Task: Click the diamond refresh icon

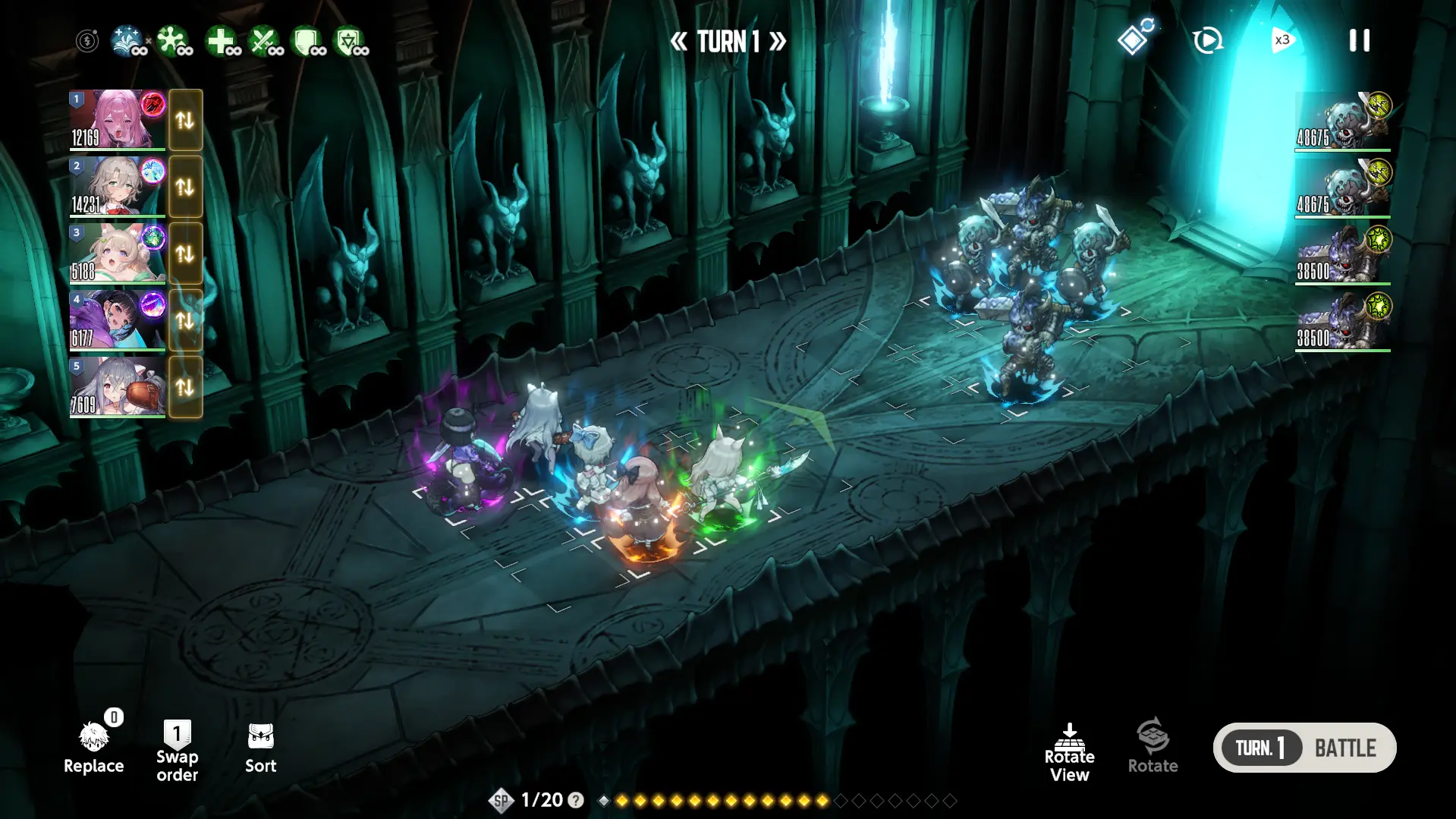Action: tap(1134, 38)
